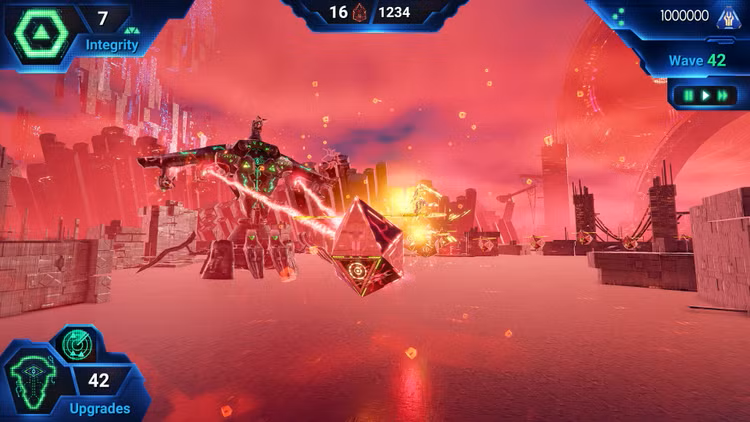
Task: Click the blue tower currency icon
Action: (x=727, y=17)
